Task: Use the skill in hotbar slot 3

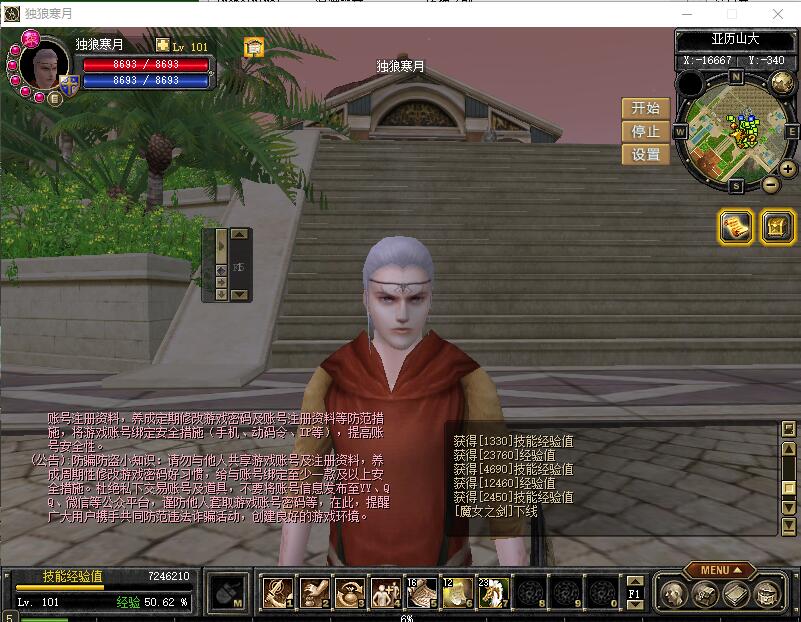Action: tap(349, 593)
